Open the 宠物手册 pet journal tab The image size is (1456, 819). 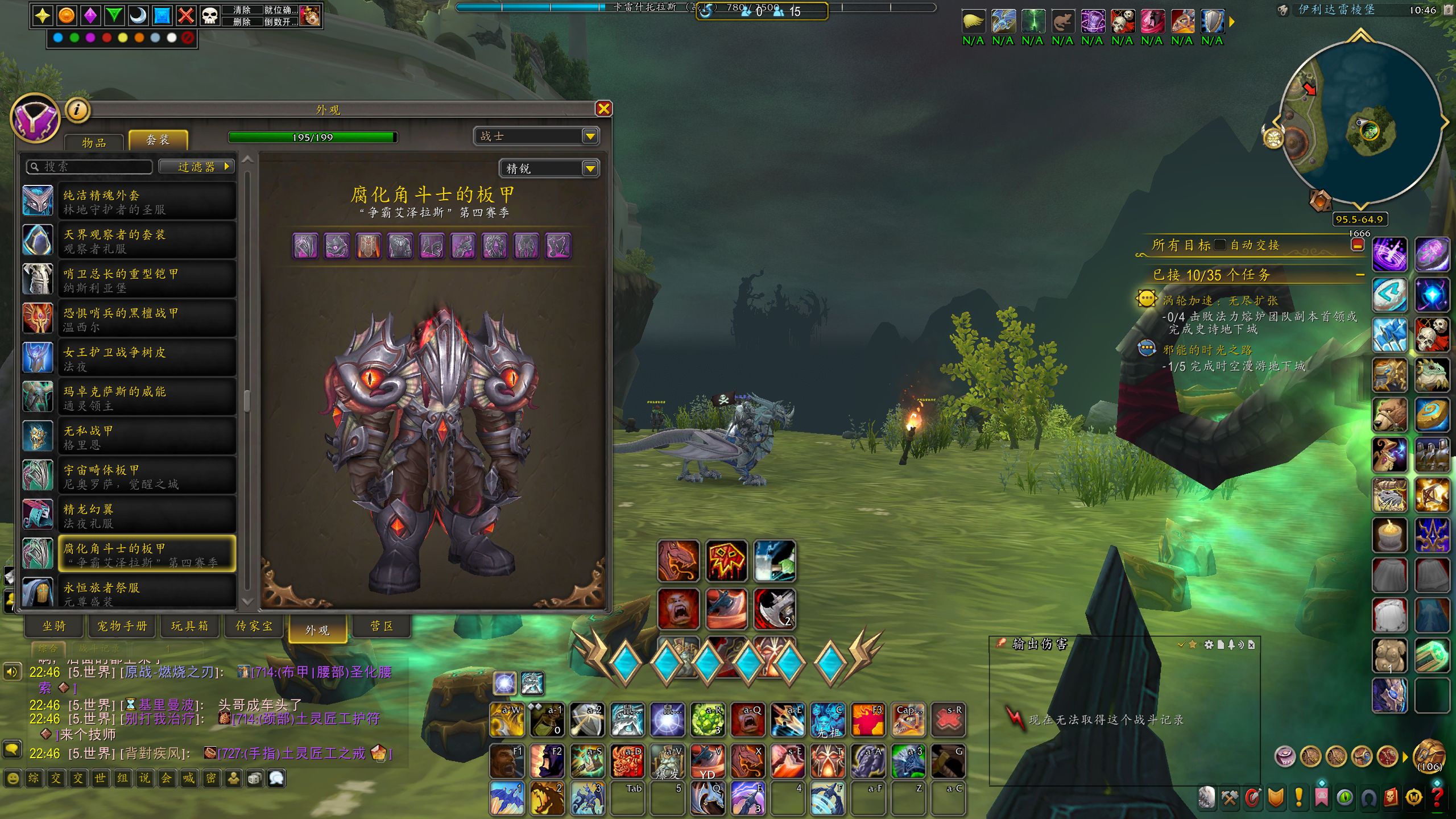(x=122, y=626)
